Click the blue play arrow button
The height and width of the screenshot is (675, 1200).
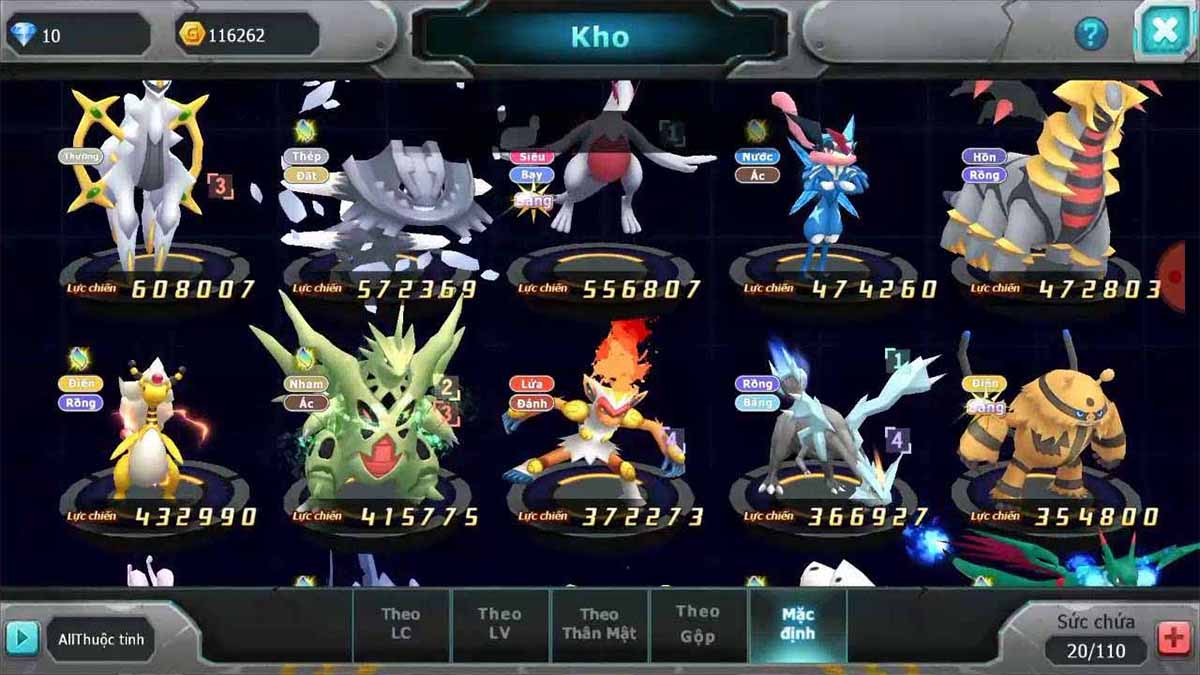pyautogui.click(x=22, y=638)
